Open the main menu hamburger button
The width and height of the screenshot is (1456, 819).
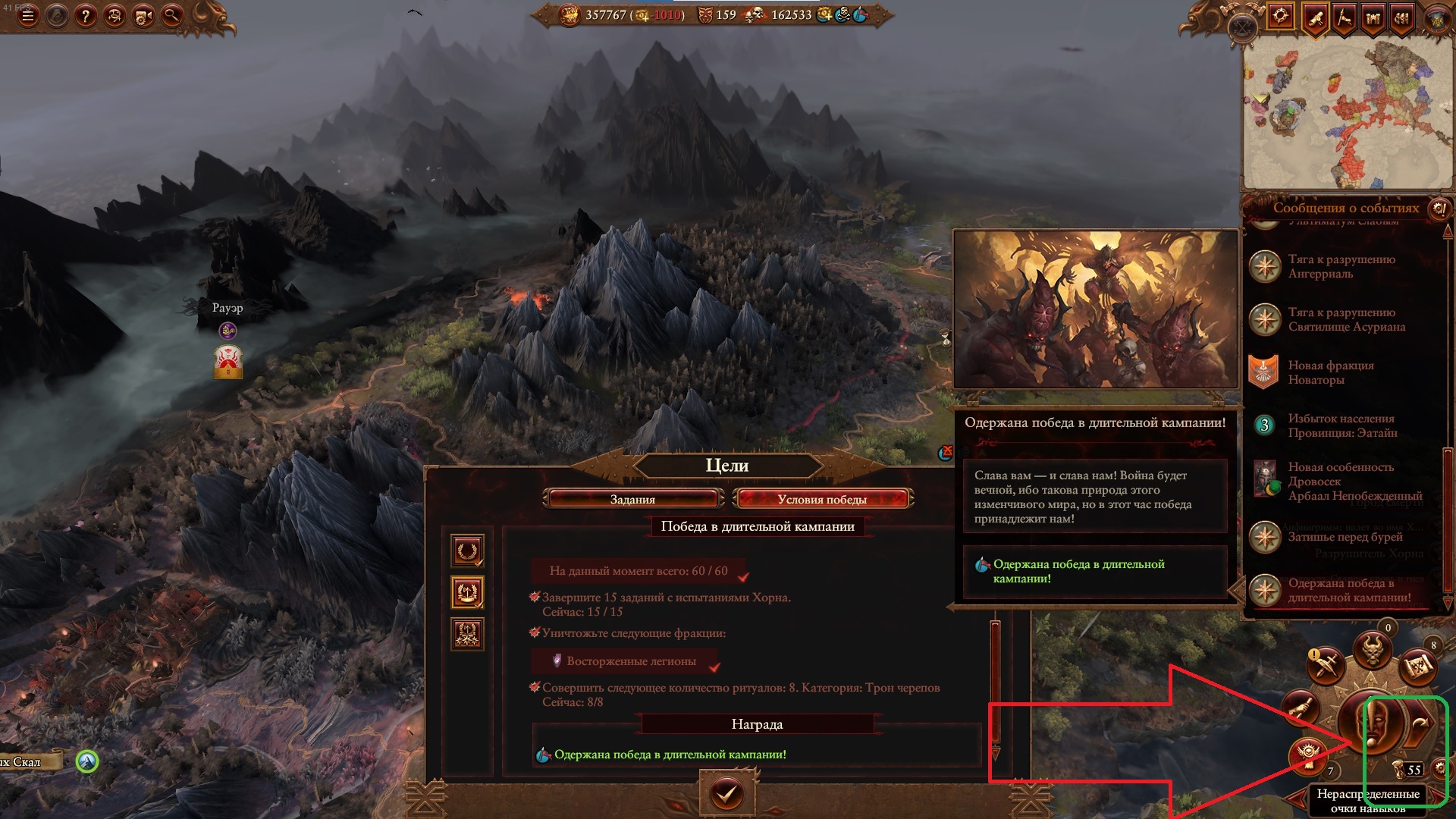coord(27,15)
